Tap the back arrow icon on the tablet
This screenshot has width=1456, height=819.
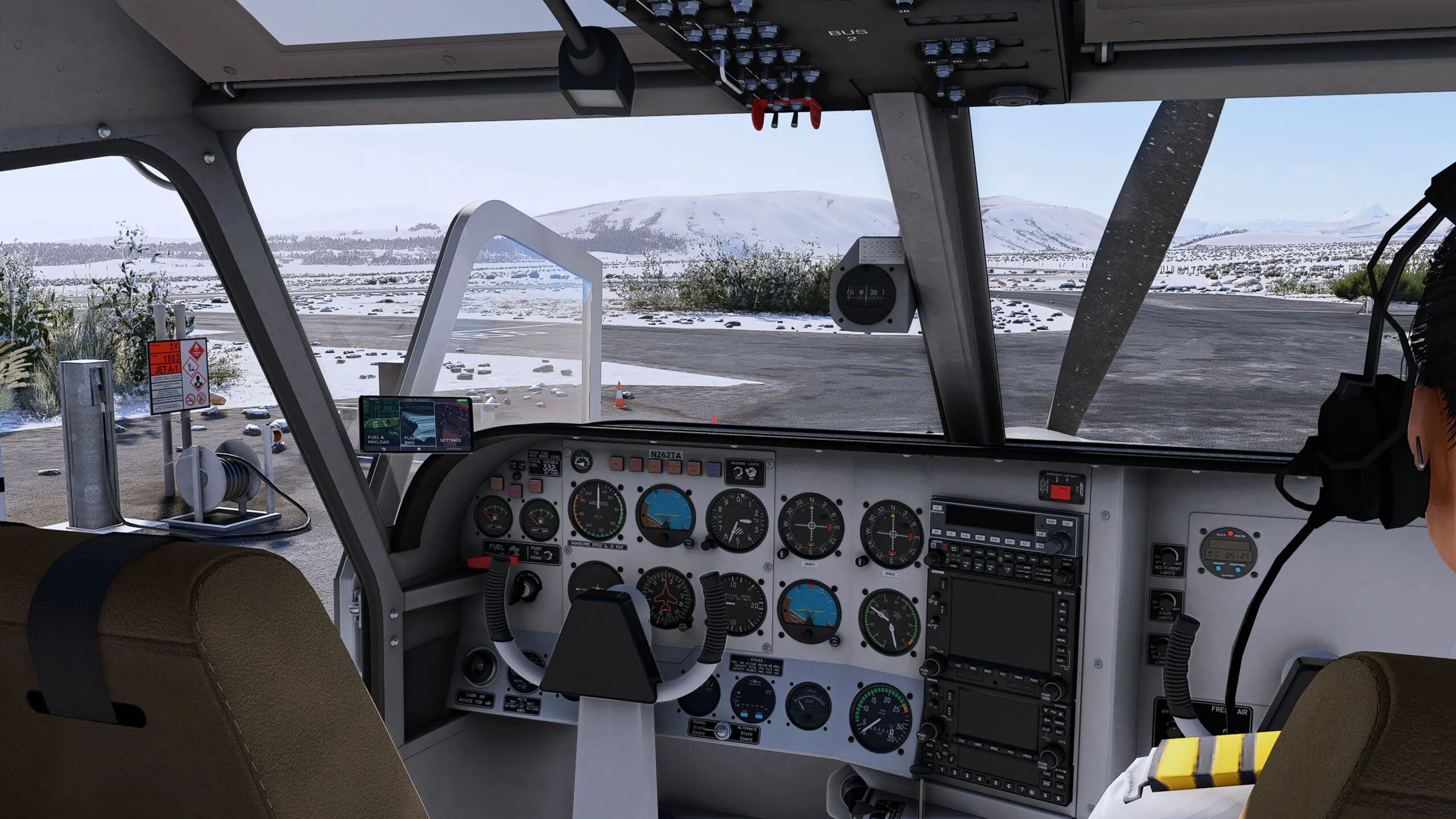point(384,449)
